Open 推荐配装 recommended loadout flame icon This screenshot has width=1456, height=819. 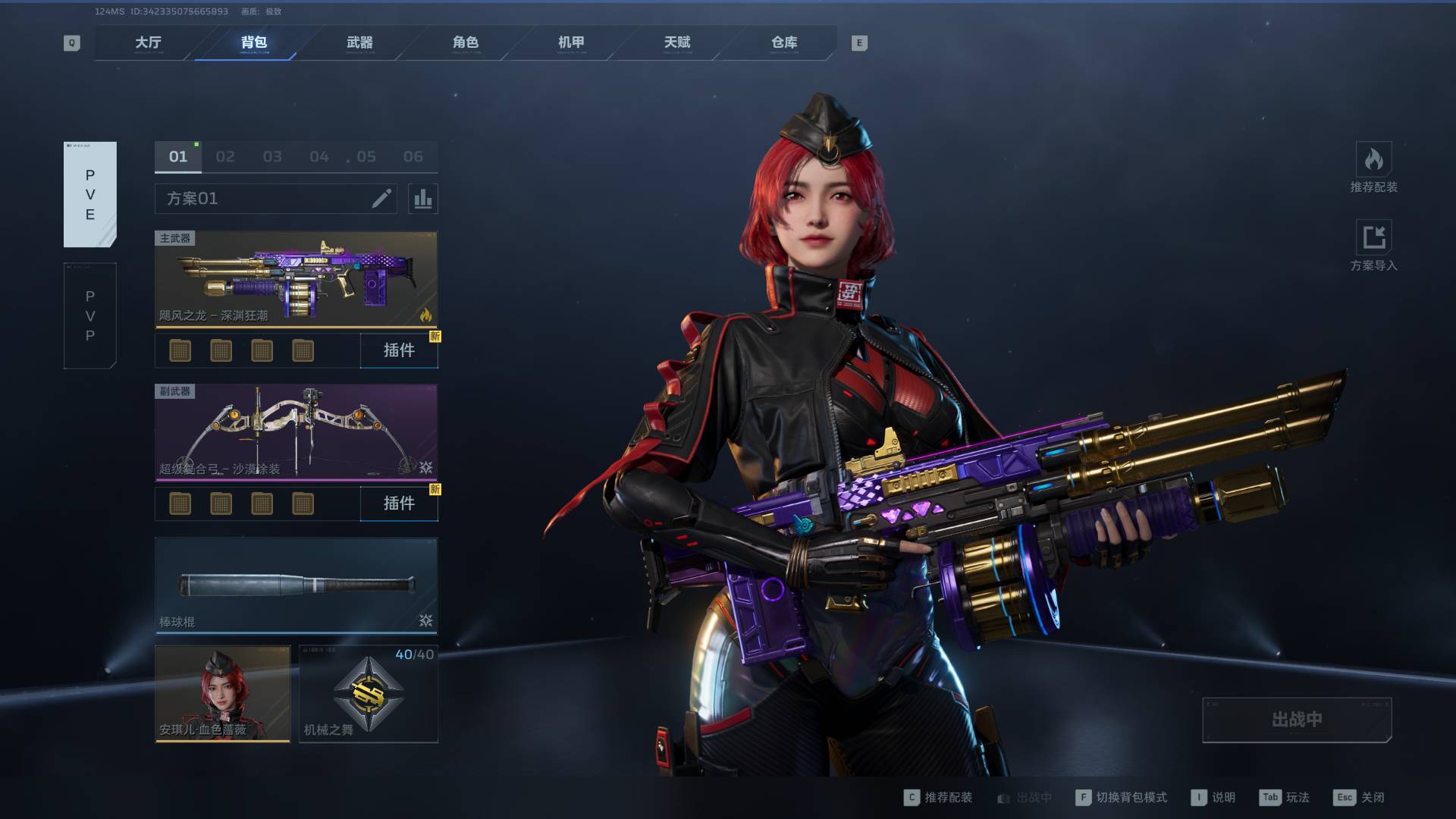click(x=1373, y=161)
